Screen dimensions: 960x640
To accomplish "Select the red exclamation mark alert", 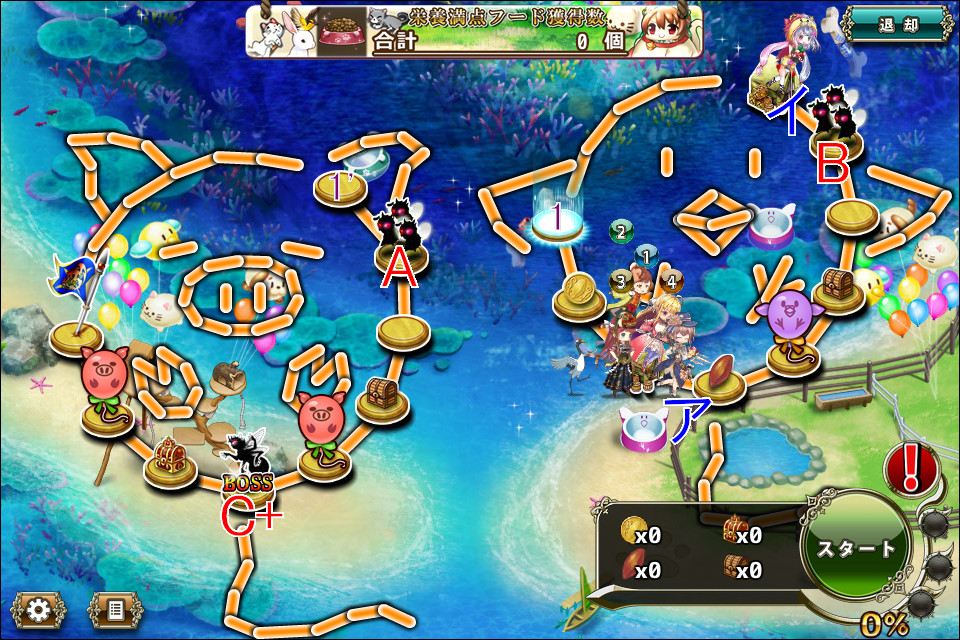I will click(911, 468).
